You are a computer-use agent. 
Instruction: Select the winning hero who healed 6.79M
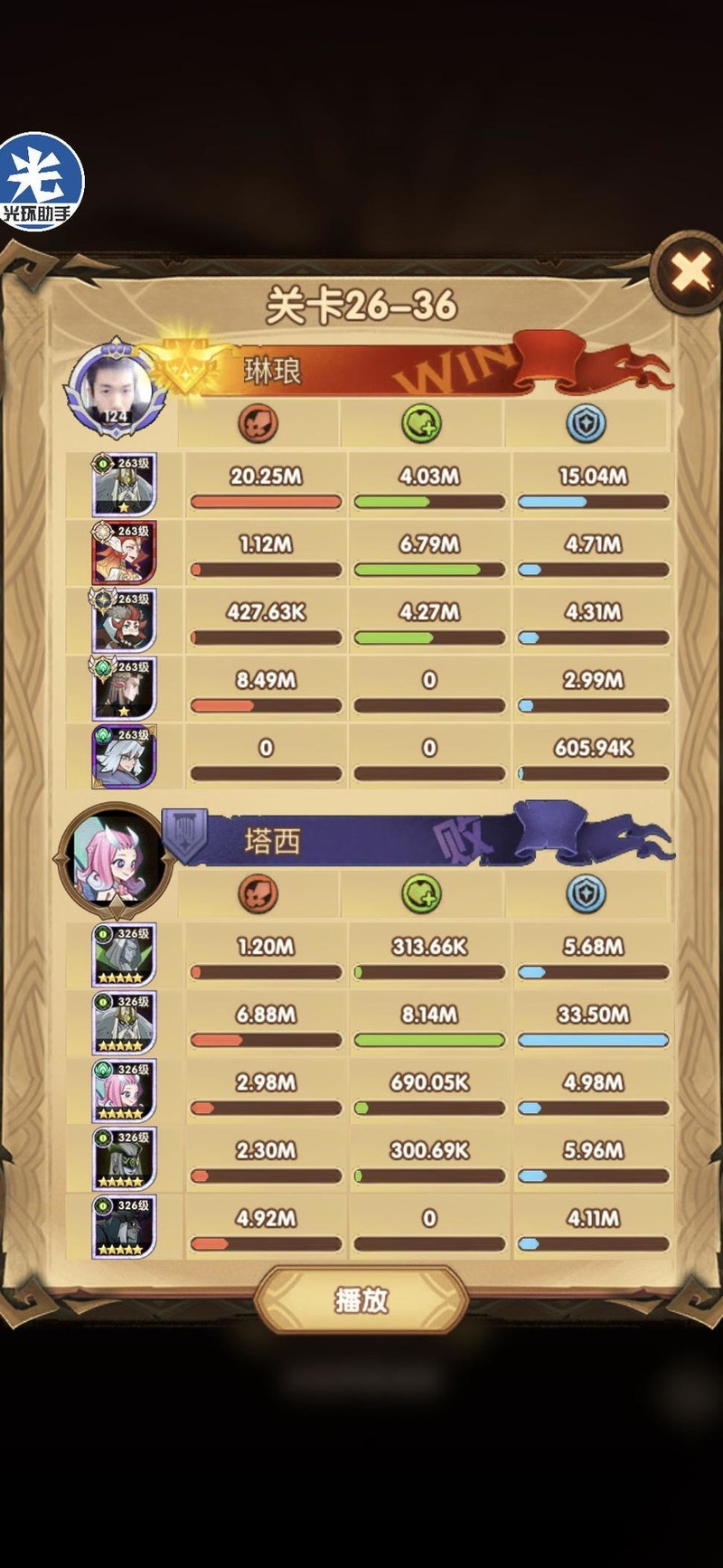[x=124, y=553]
